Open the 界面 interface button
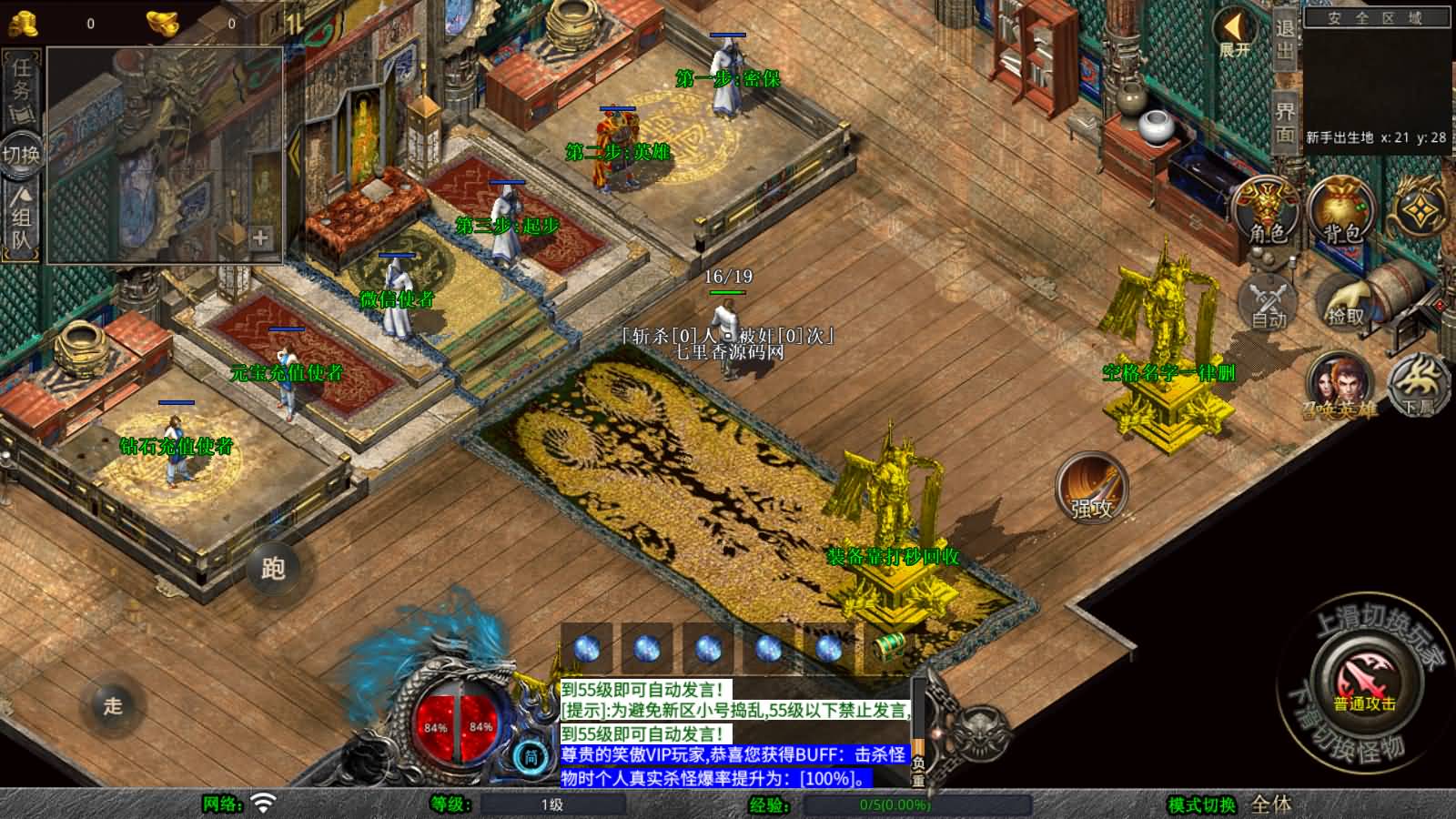This screenshot has width=1456, height=819. coord(1284,122)
